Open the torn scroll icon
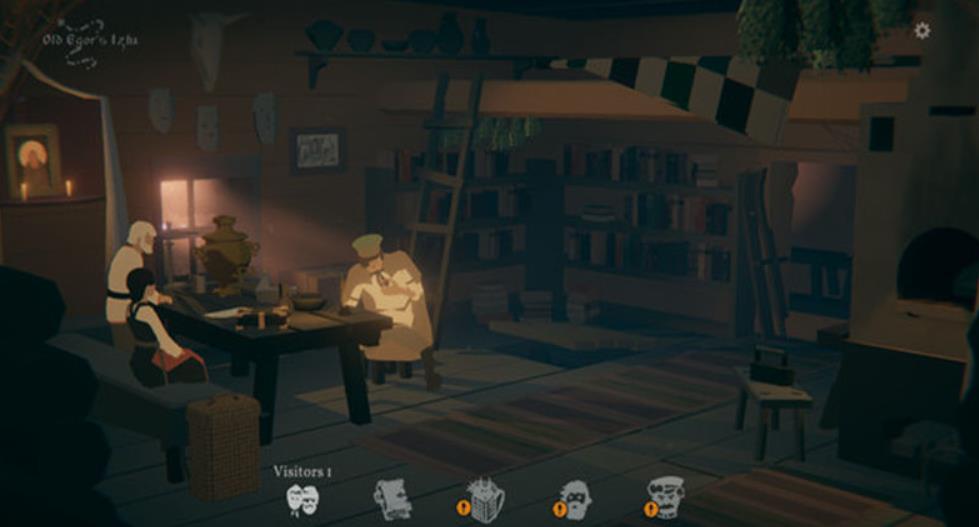The height and width of the screenshot is (527, 979). (392, 498)
